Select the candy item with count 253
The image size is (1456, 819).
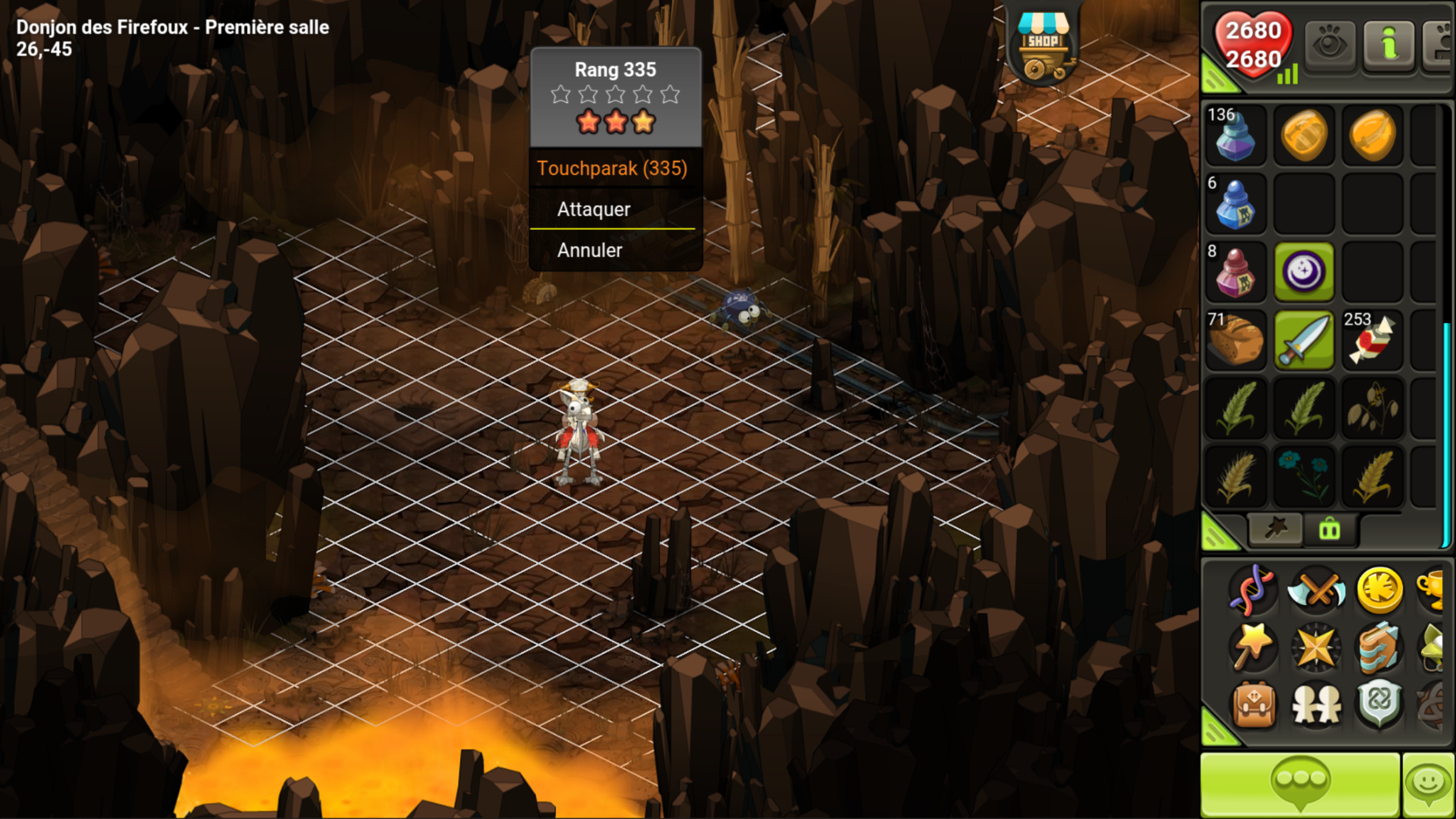click(x=1372, y=340)
